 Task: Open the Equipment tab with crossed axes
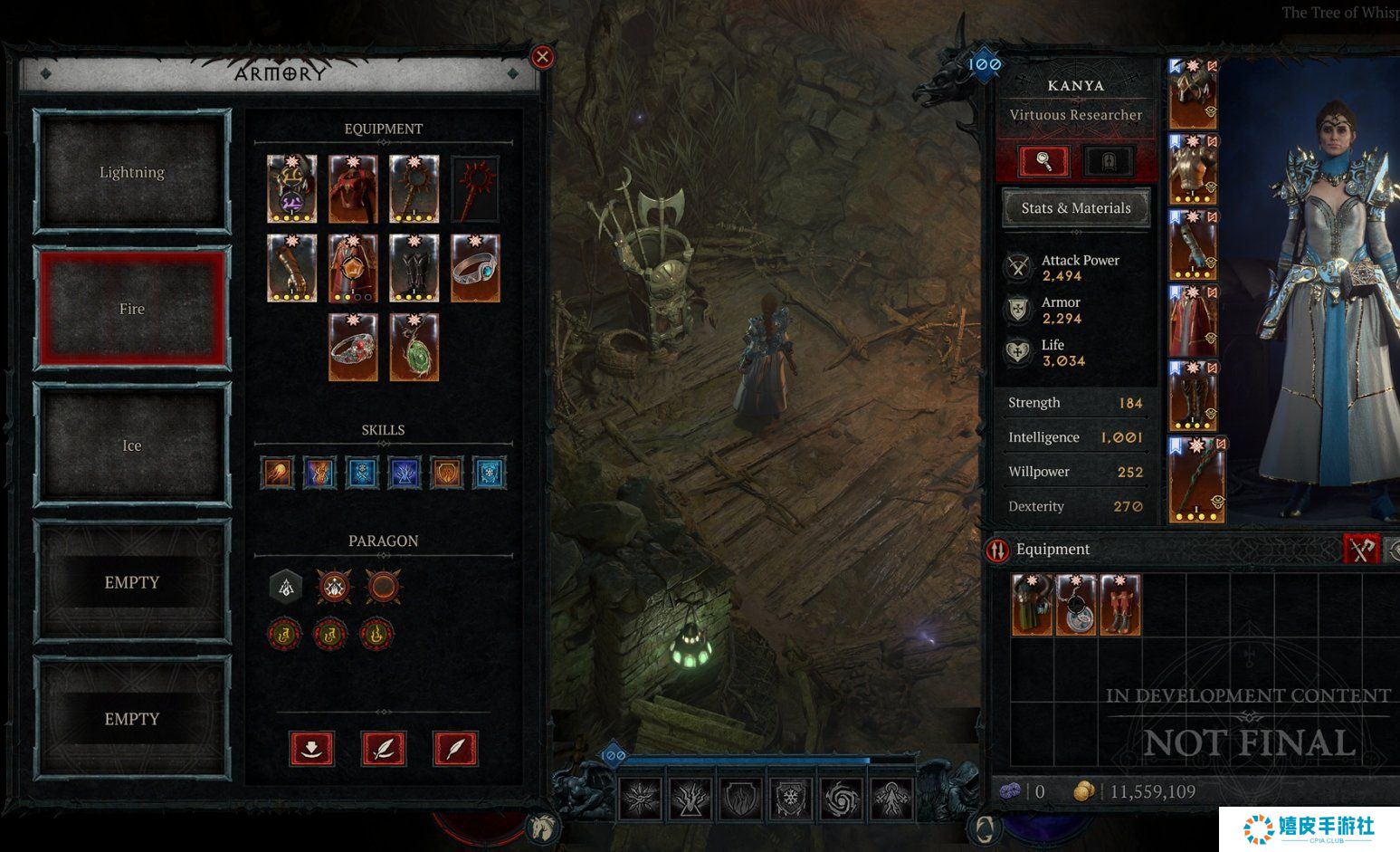[x=1361, y=549]
